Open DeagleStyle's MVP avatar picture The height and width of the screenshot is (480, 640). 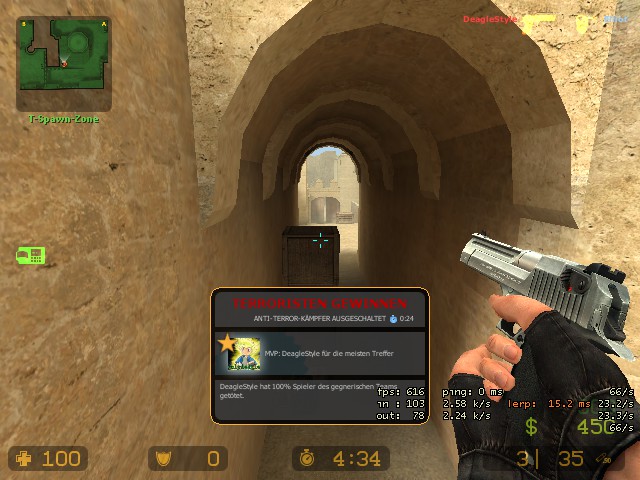245,356
